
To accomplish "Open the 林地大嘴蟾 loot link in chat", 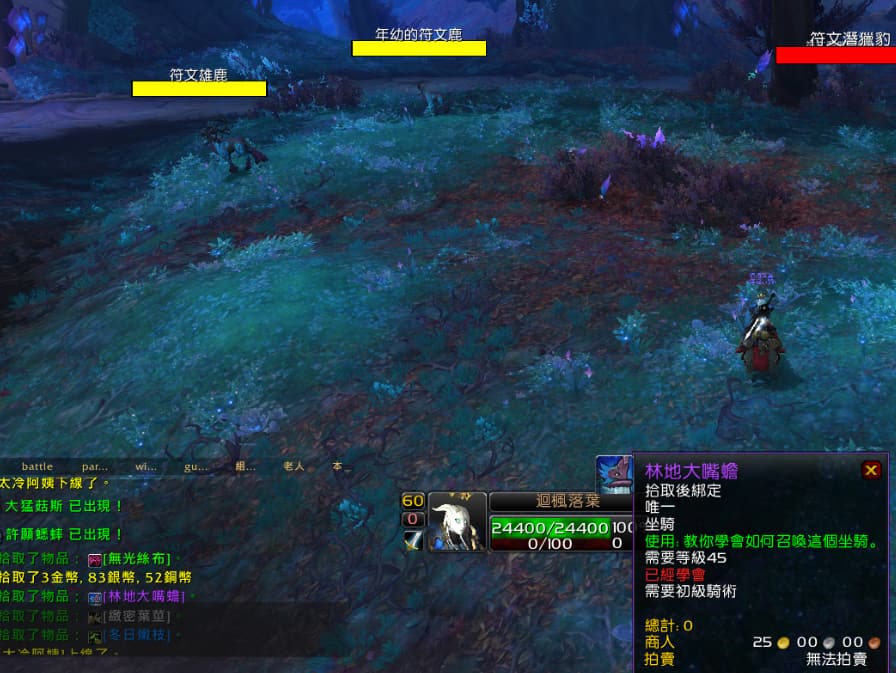I will point(144,597).
